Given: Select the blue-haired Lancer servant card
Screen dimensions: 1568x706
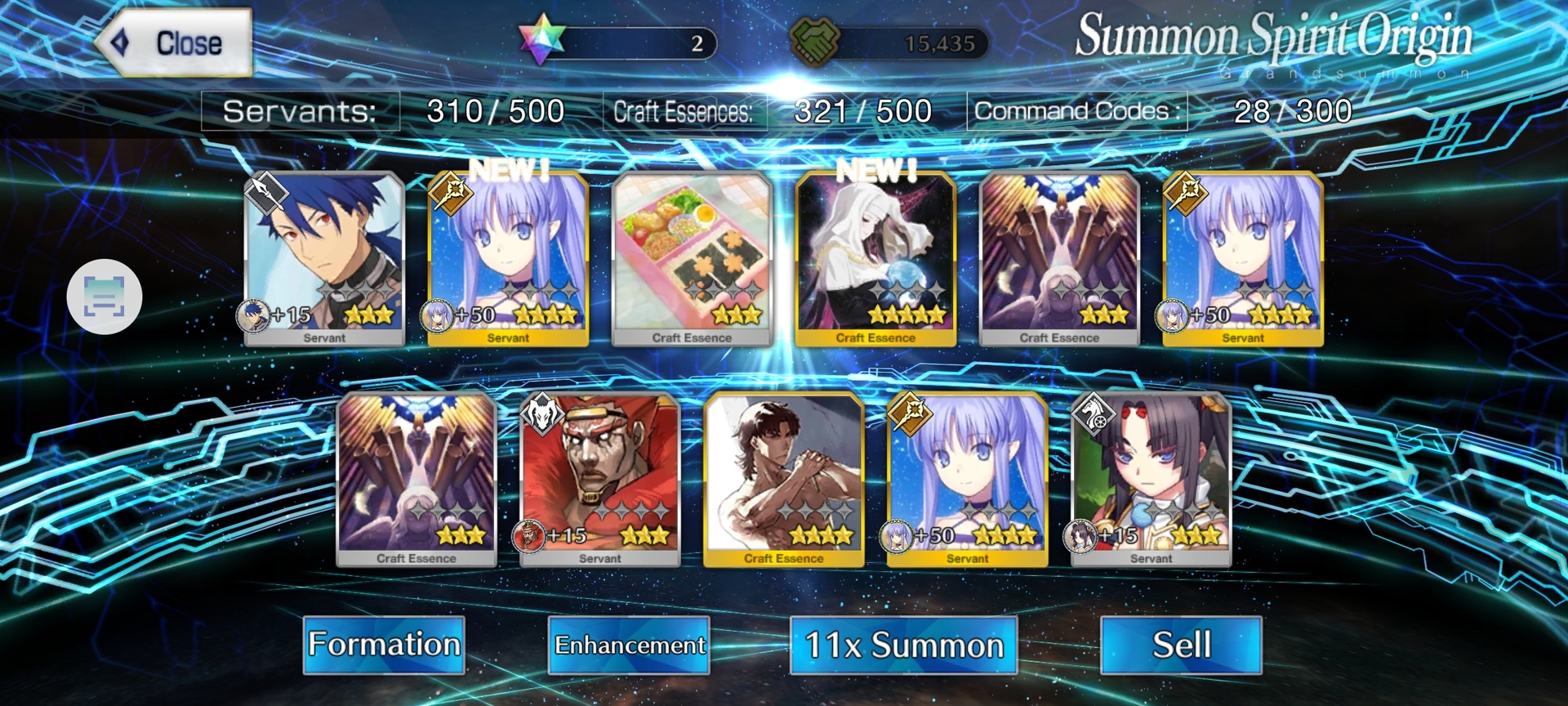Looking at the screenshot, I should pyautogui.click(x=324, y=258).
